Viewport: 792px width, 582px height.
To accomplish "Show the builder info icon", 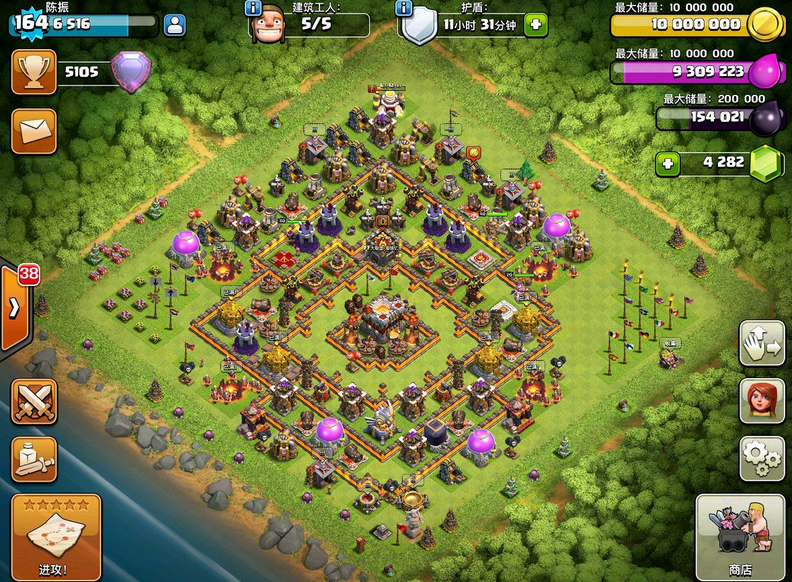I will (254, 8).
